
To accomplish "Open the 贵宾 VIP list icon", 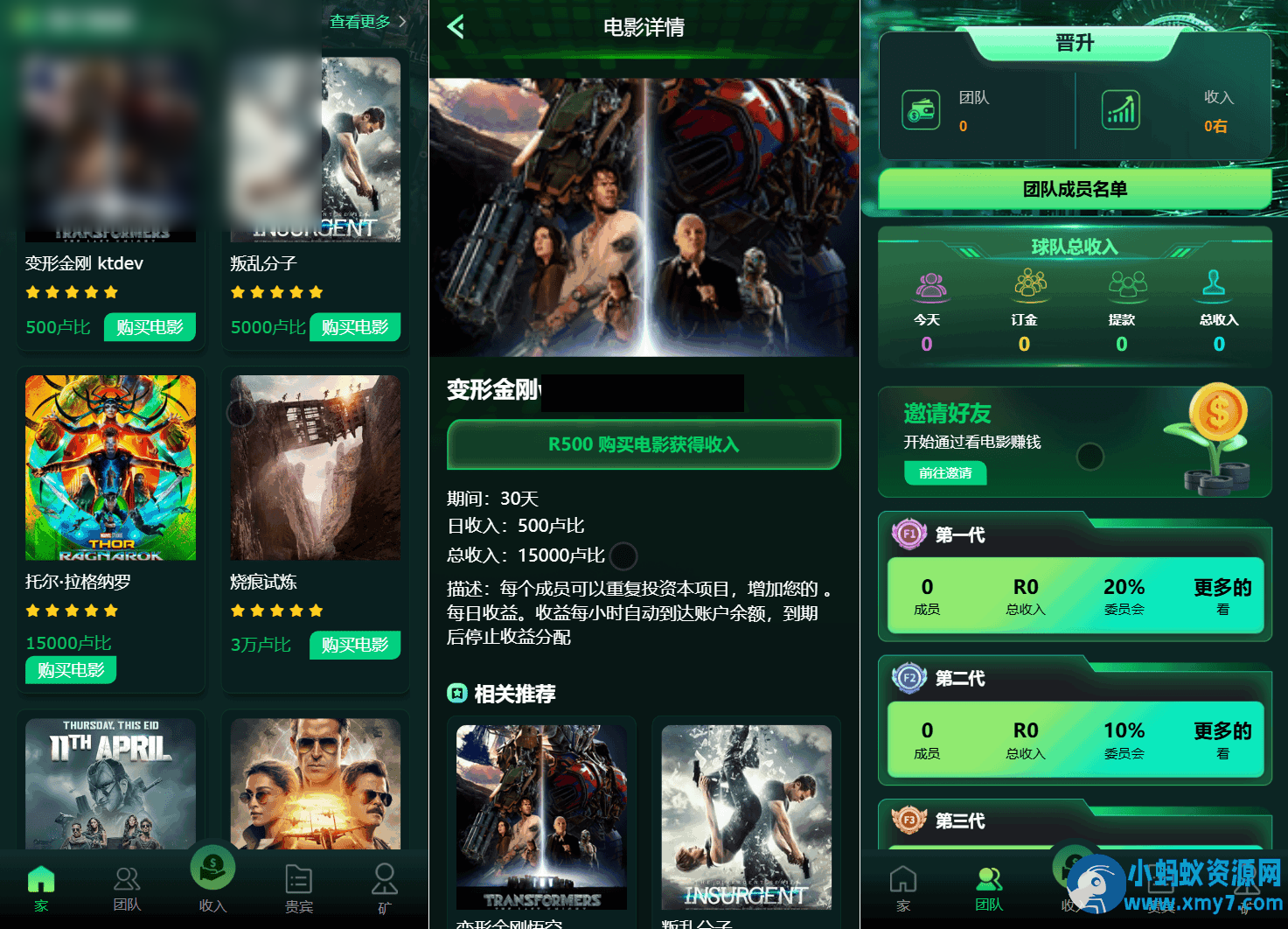I will point(298,879).
